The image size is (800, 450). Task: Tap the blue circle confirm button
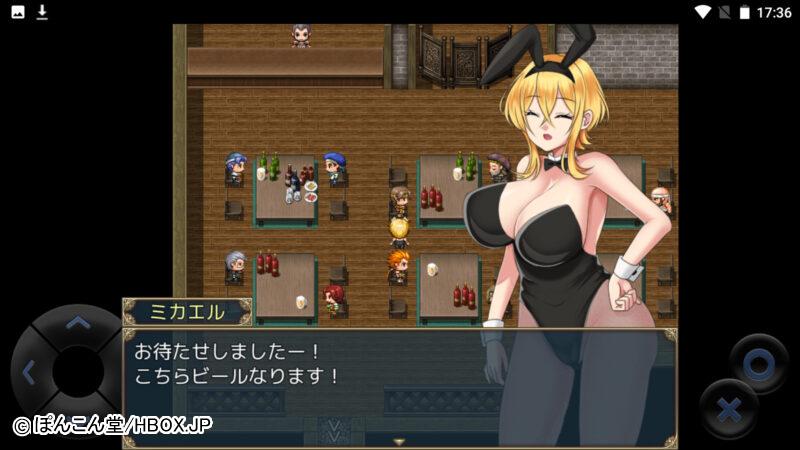click(758, 364)
